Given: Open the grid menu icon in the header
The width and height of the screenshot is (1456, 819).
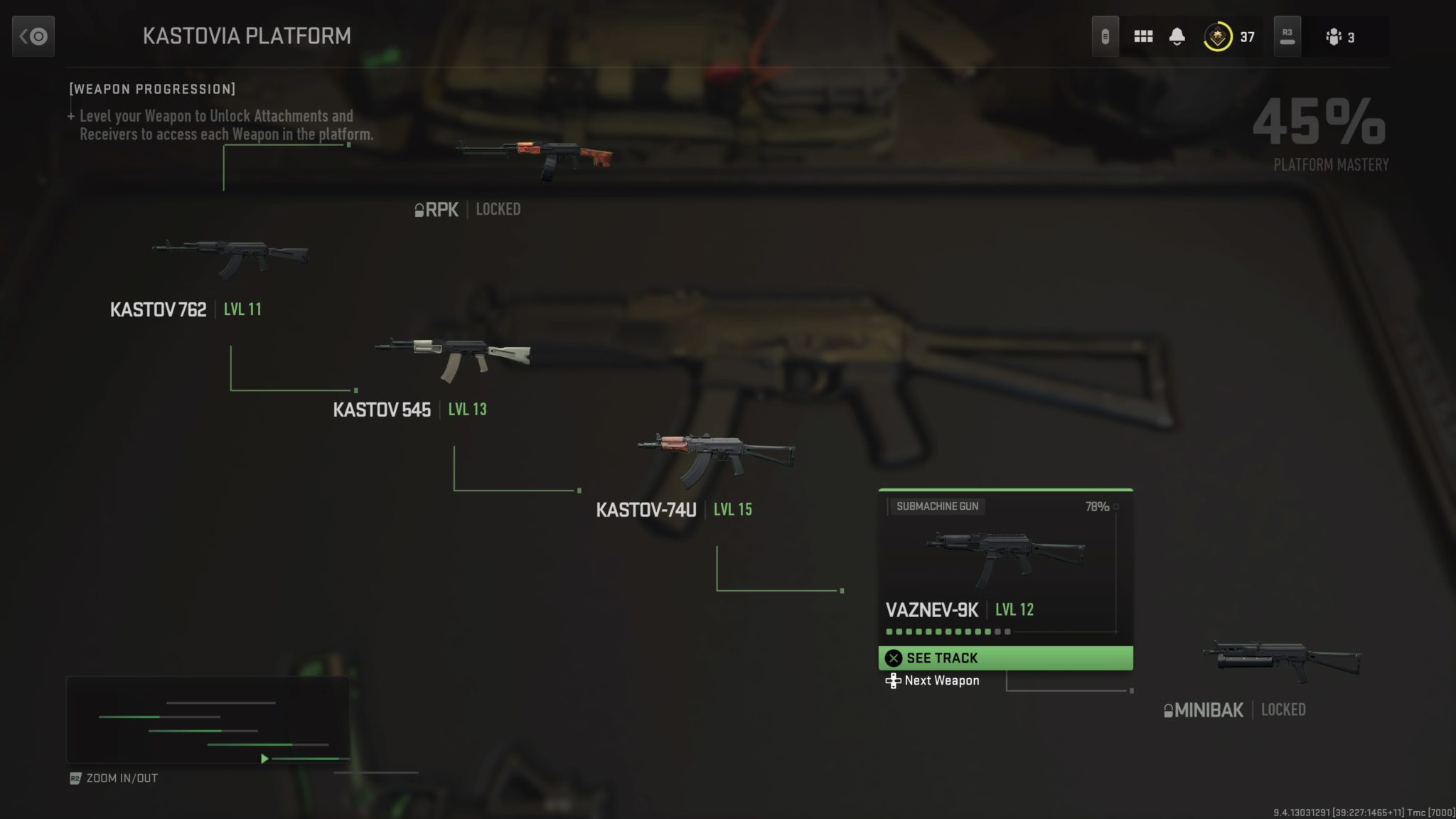Looking at the screenshot, I should (1145, 36).
